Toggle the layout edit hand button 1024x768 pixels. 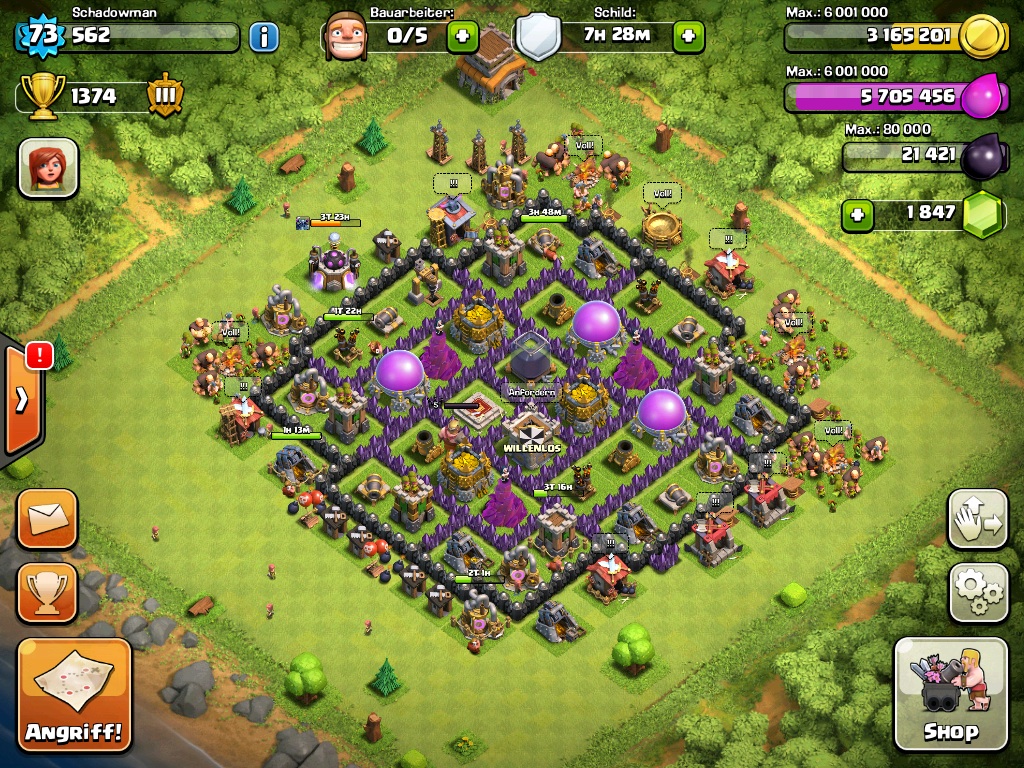coord(977,519)
